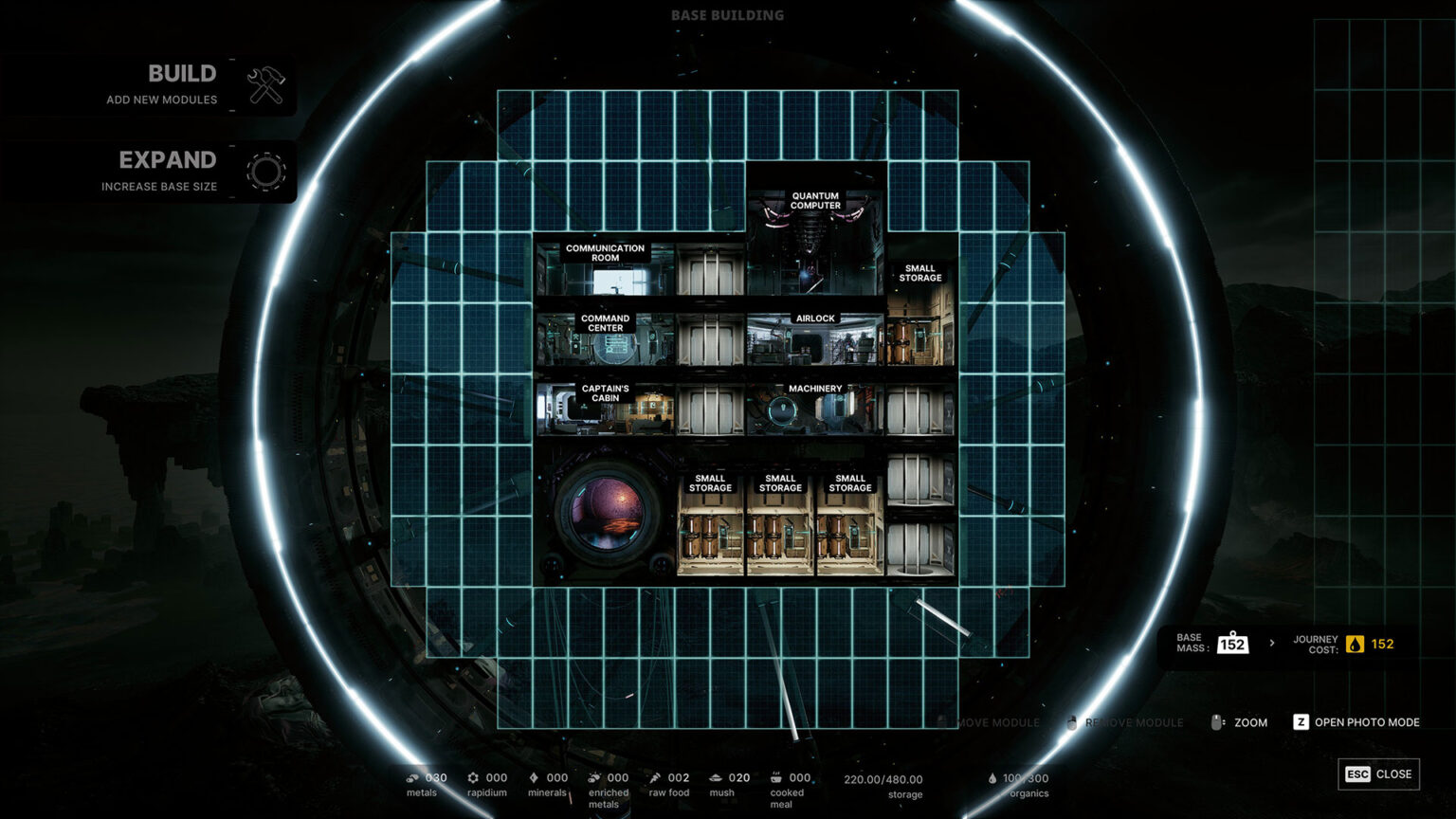Select the enriched metals icon

tap(593, 776)
